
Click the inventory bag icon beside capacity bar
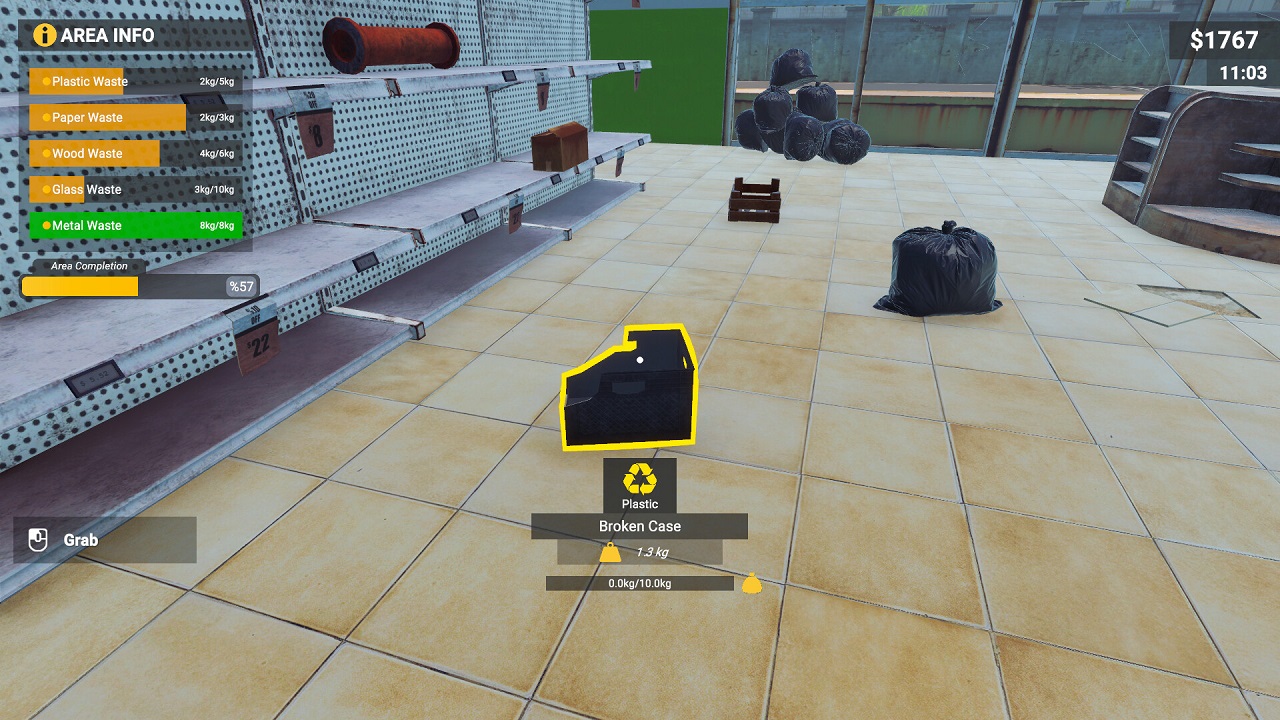point(750,583)
